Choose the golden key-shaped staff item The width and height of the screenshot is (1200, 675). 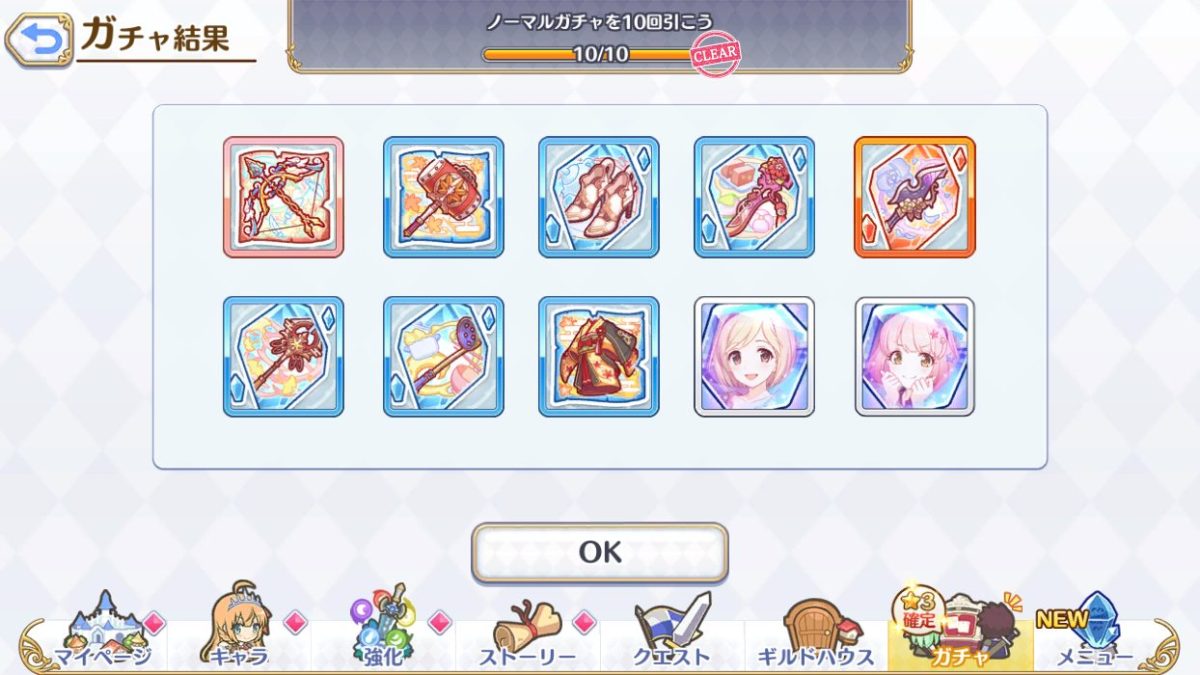[283, 357]
